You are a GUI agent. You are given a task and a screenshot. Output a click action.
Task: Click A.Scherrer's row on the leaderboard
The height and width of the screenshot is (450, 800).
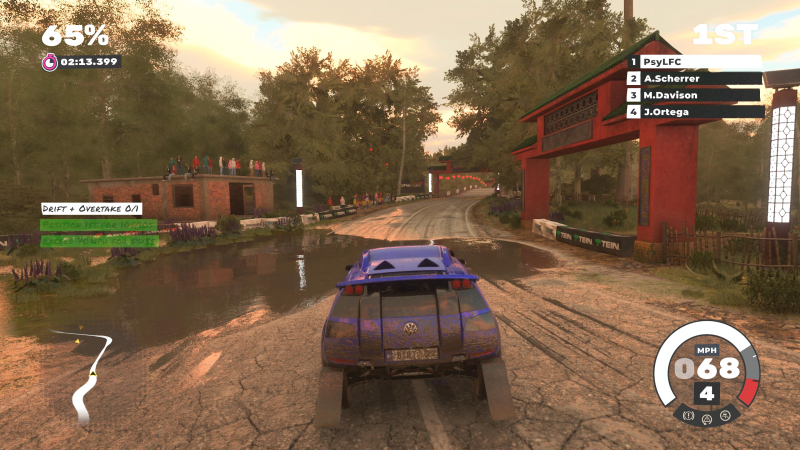click(x=695, y=78)
